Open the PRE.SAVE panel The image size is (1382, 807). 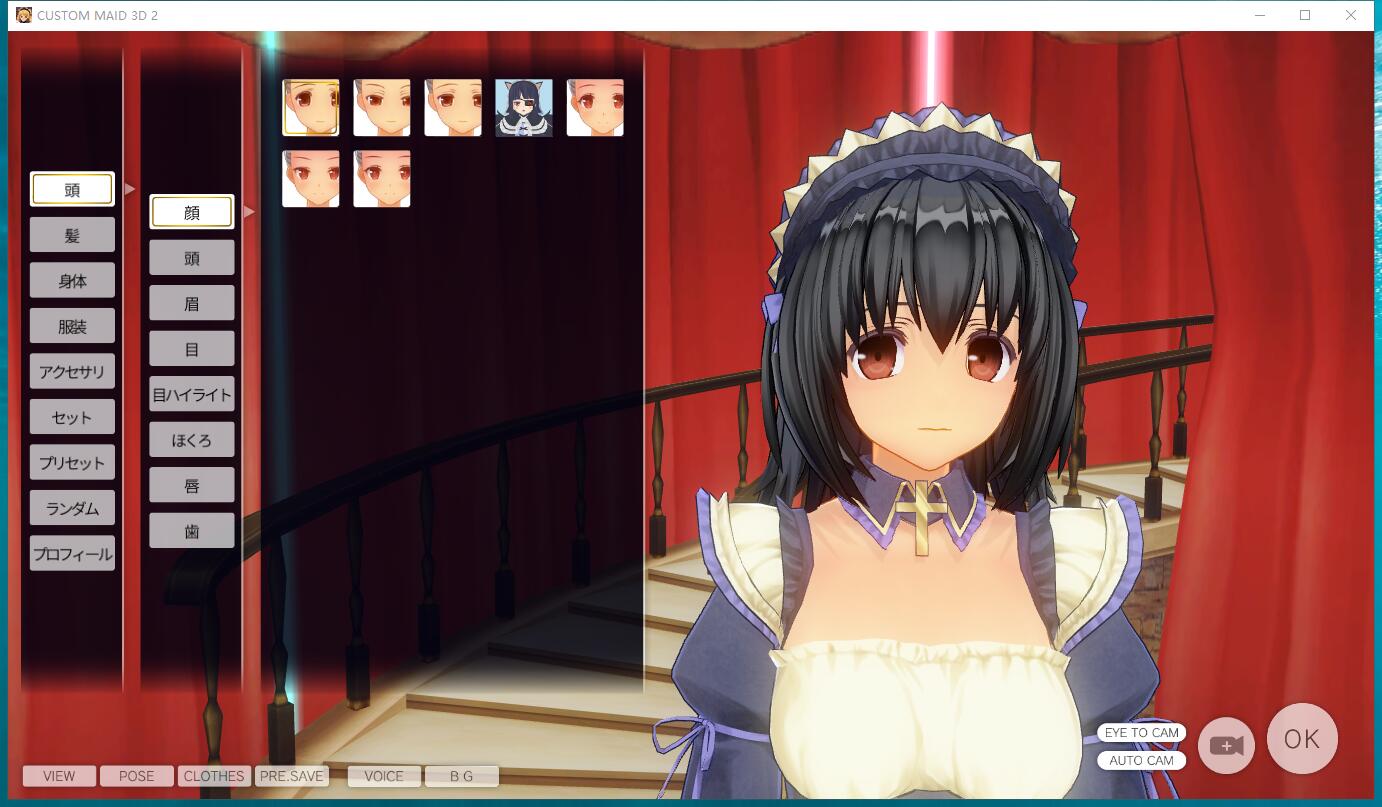click(x=292, y=776)
